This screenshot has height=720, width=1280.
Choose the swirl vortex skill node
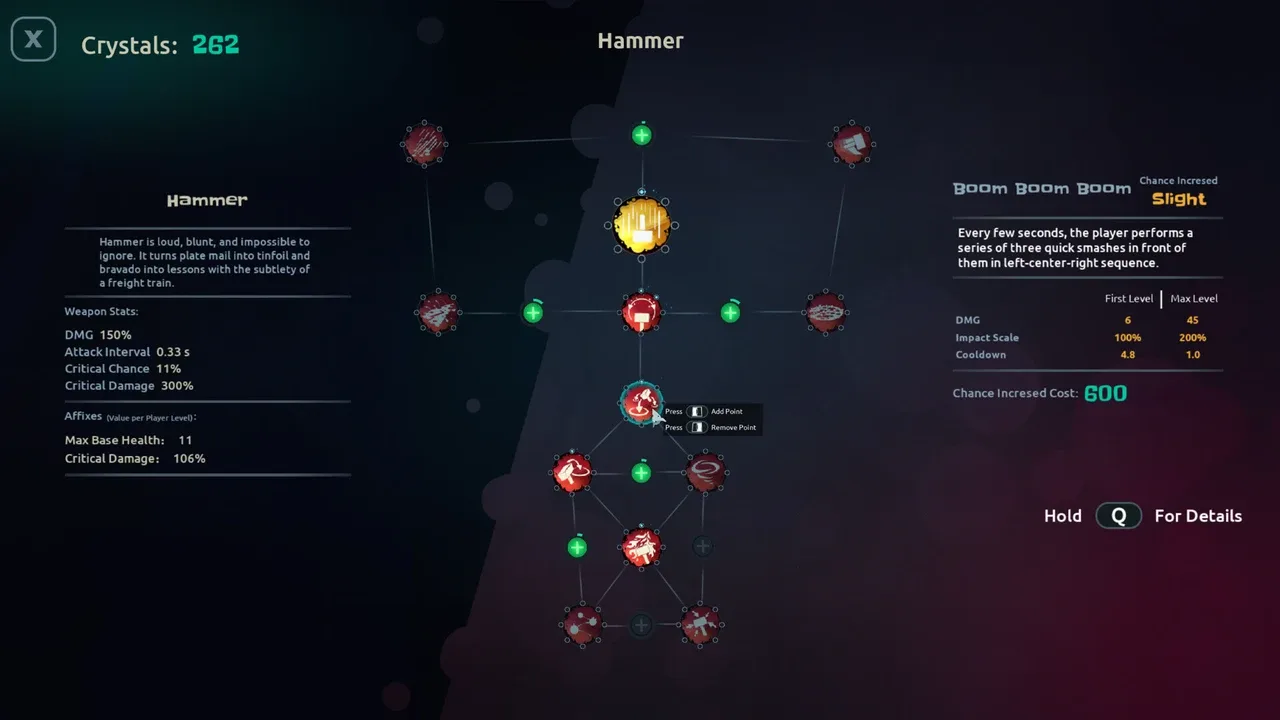[x=704, y=471]
